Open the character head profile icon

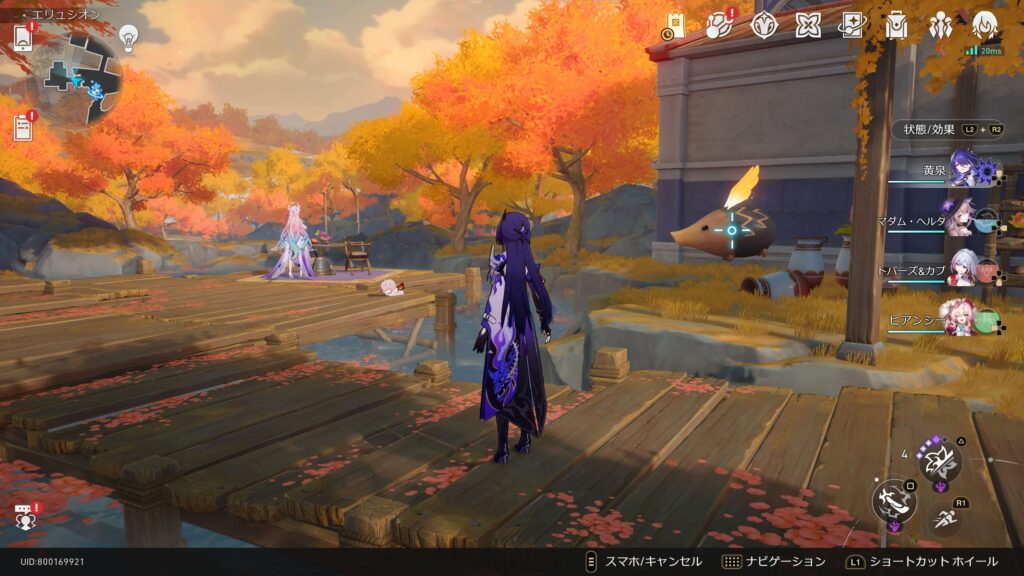pos(984,24)
